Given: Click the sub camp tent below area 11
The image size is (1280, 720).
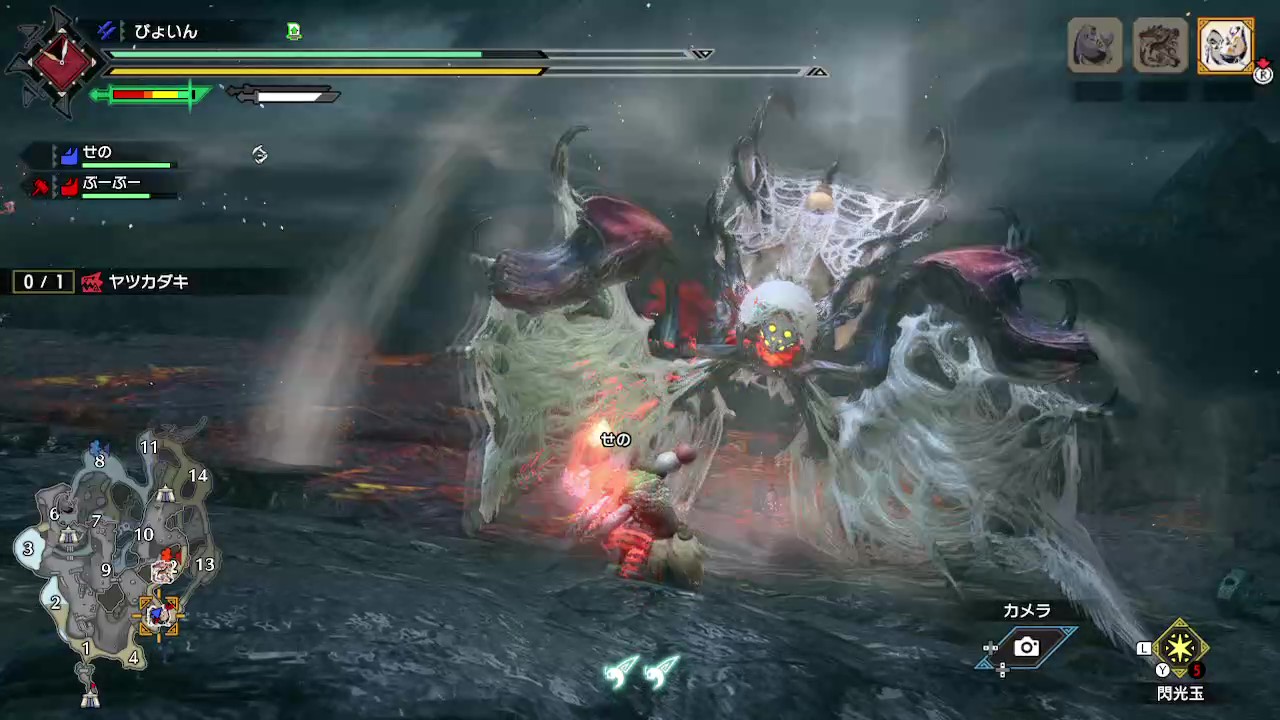Looking at the screenshot, I should click(165, 494).
